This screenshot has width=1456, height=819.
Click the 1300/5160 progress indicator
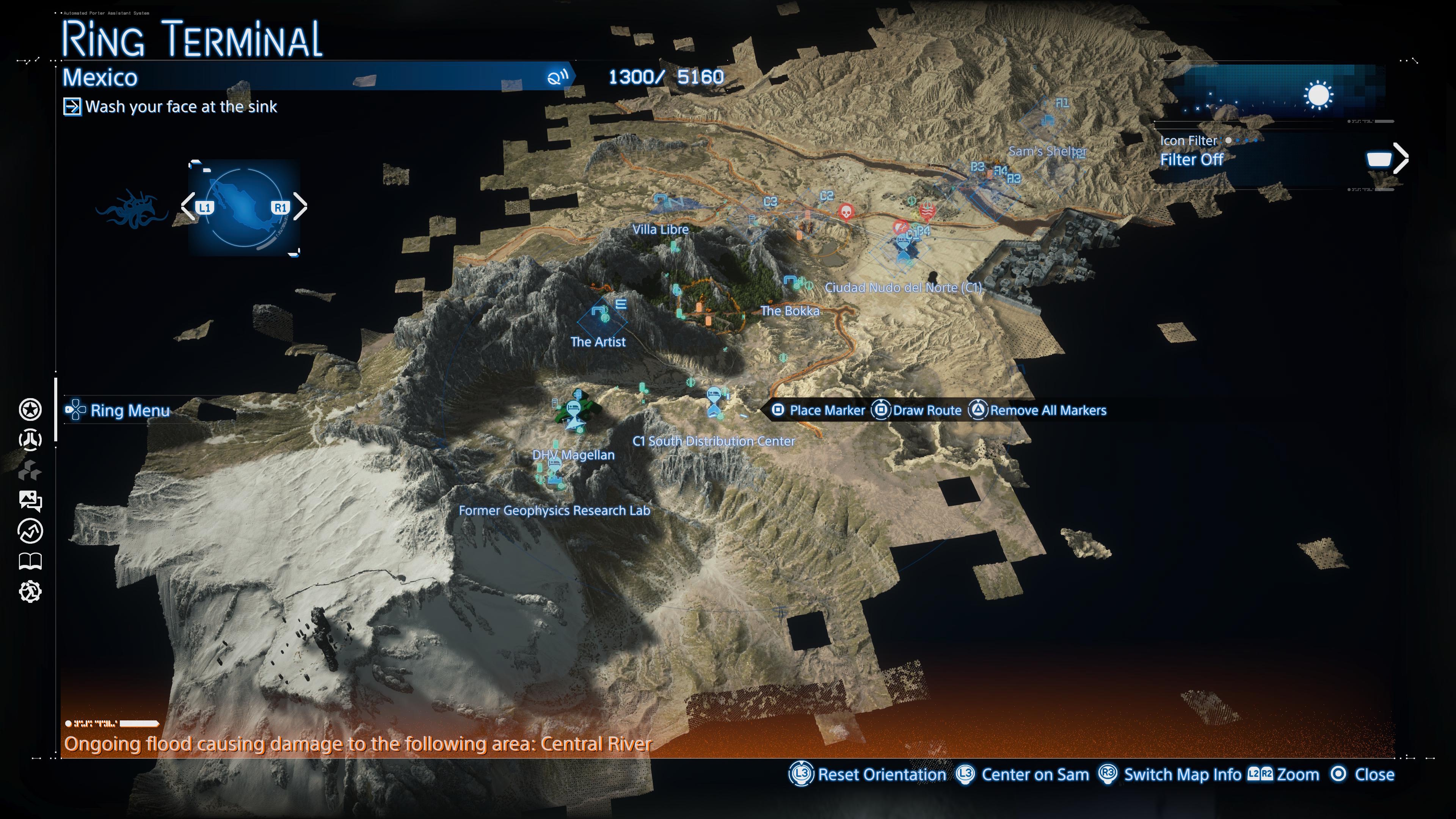(x=665, y=77)
